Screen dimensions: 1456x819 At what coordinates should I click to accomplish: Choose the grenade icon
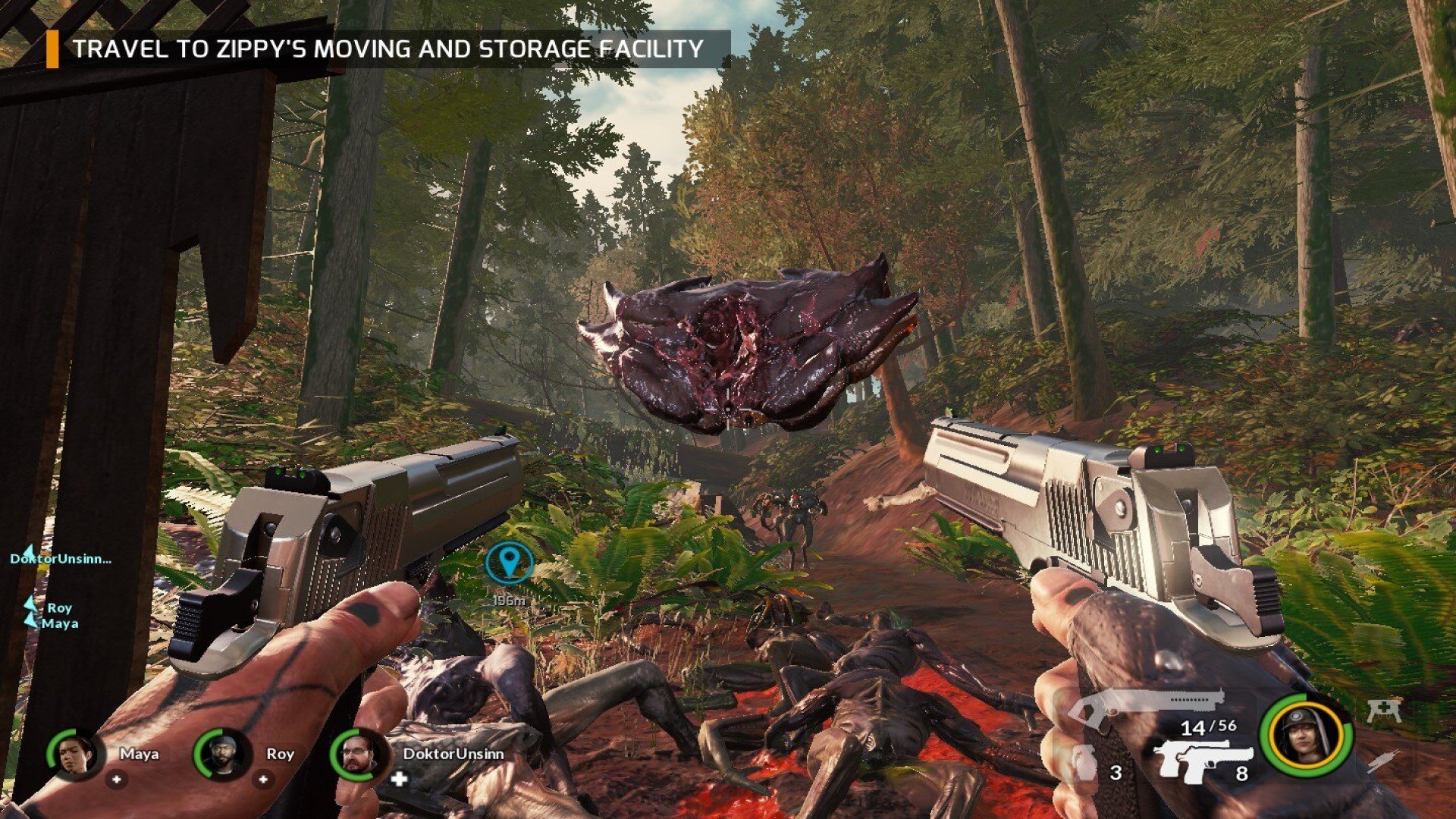pos(1086,763)
